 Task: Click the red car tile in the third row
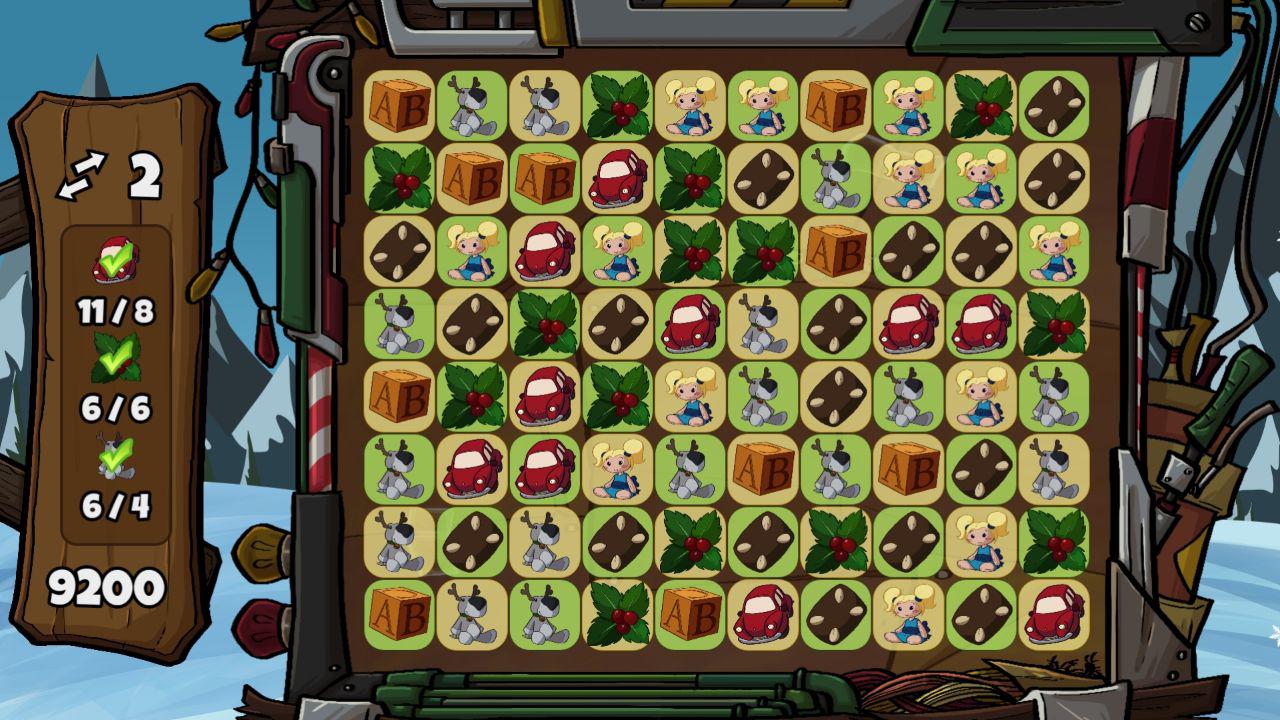tap(544, 250)
